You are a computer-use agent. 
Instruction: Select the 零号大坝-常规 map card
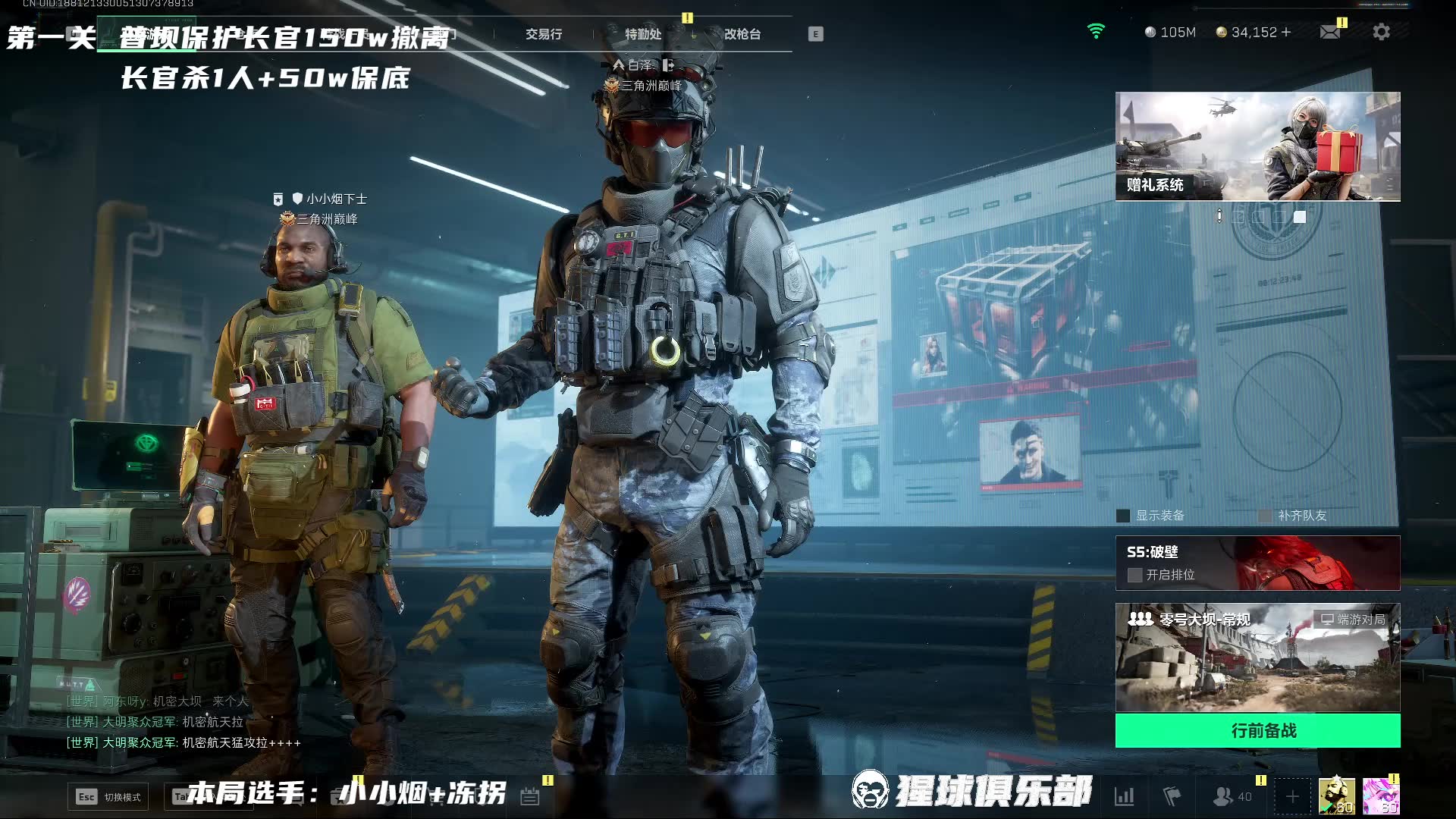pyautogui.click(x=1257, y=657)
